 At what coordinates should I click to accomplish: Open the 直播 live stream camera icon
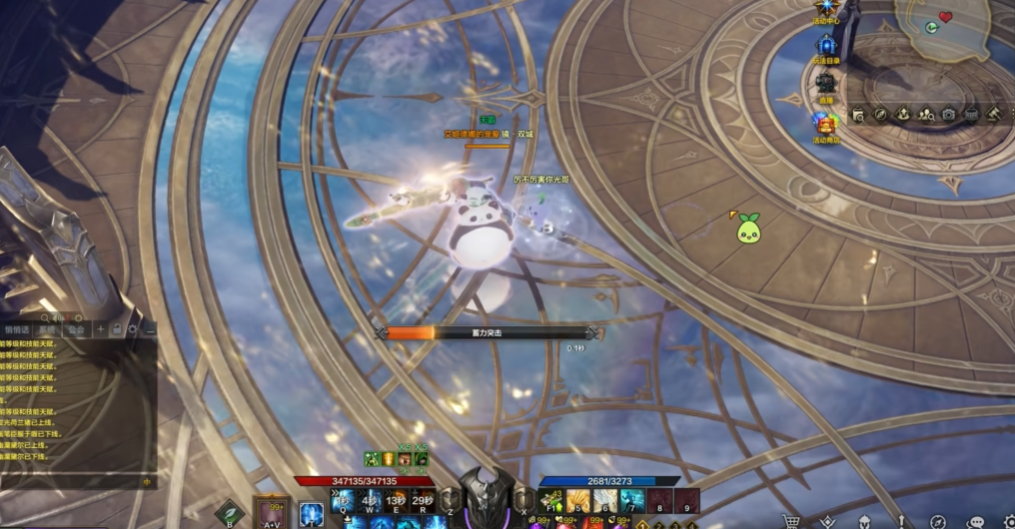coord(826,84)
